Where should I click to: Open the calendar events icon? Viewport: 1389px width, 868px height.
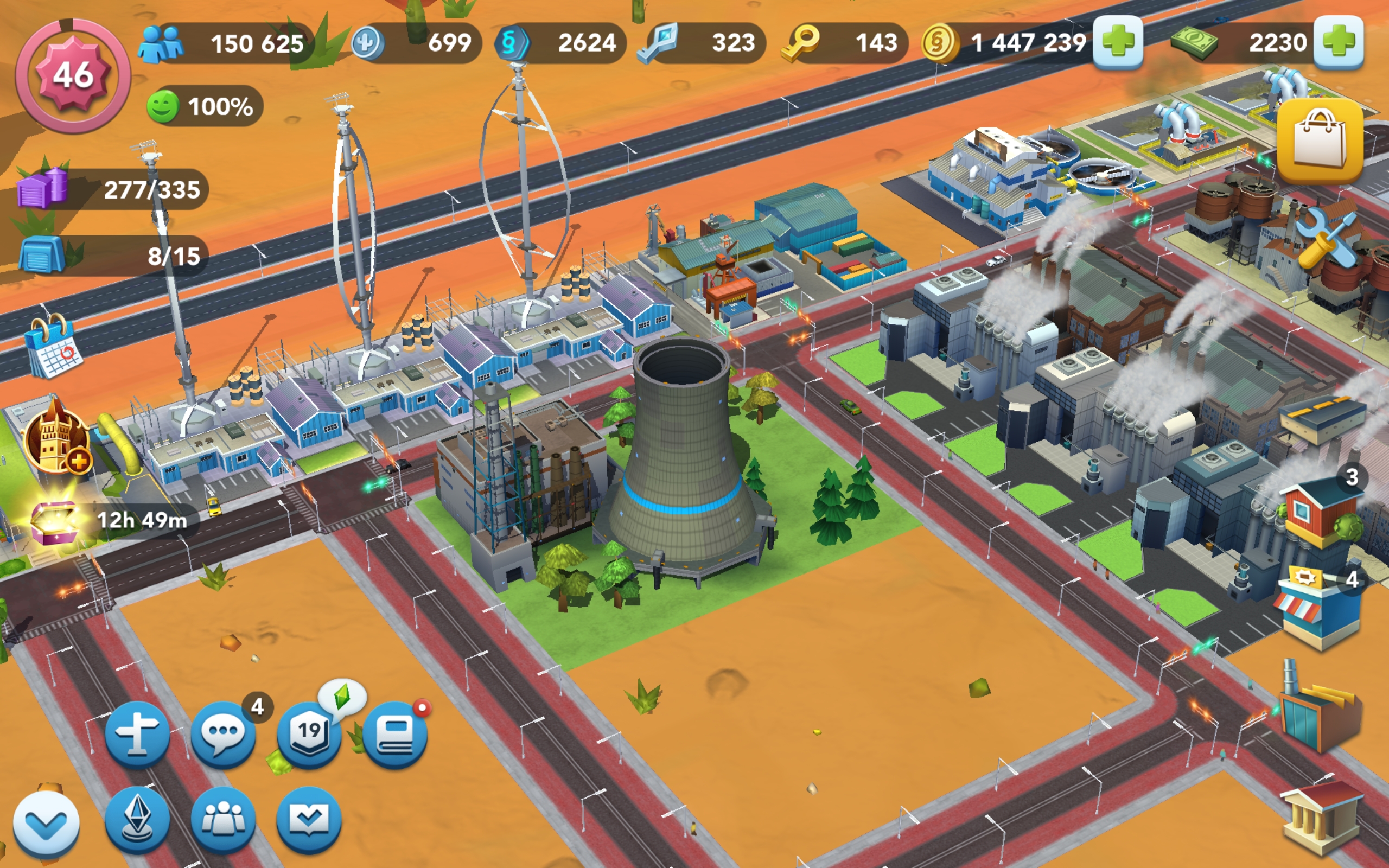tap(53, 346)
